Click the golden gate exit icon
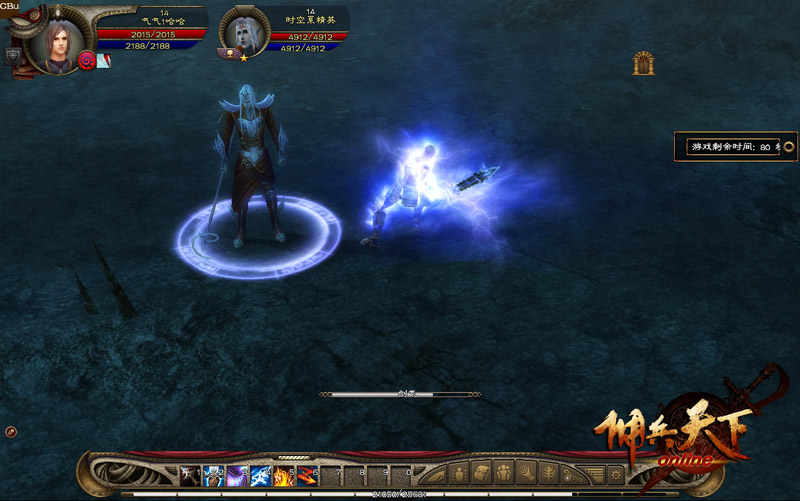Viewport: 800px width, 501px height. (x=643, y=63)
